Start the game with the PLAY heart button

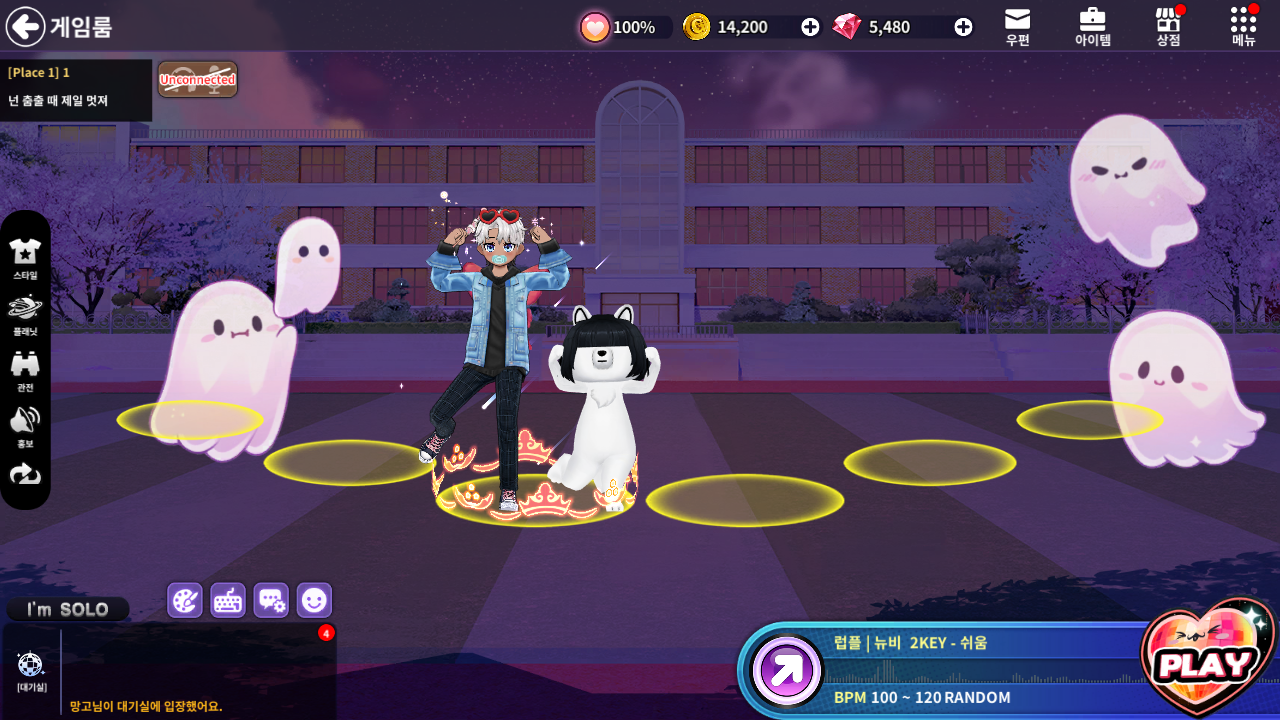[x=1207, y=660]
